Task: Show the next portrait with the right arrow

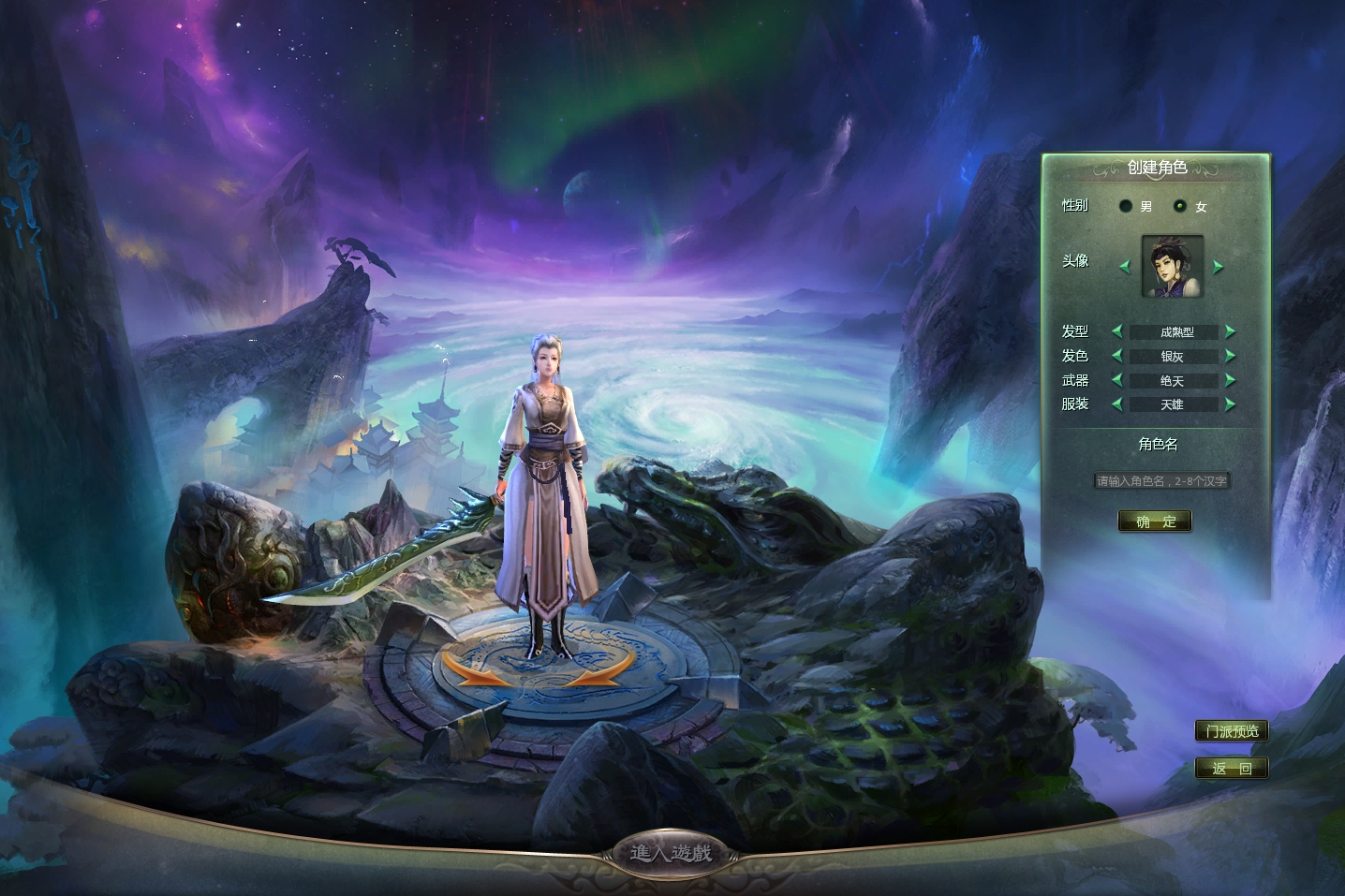Action: (1218, 267)
